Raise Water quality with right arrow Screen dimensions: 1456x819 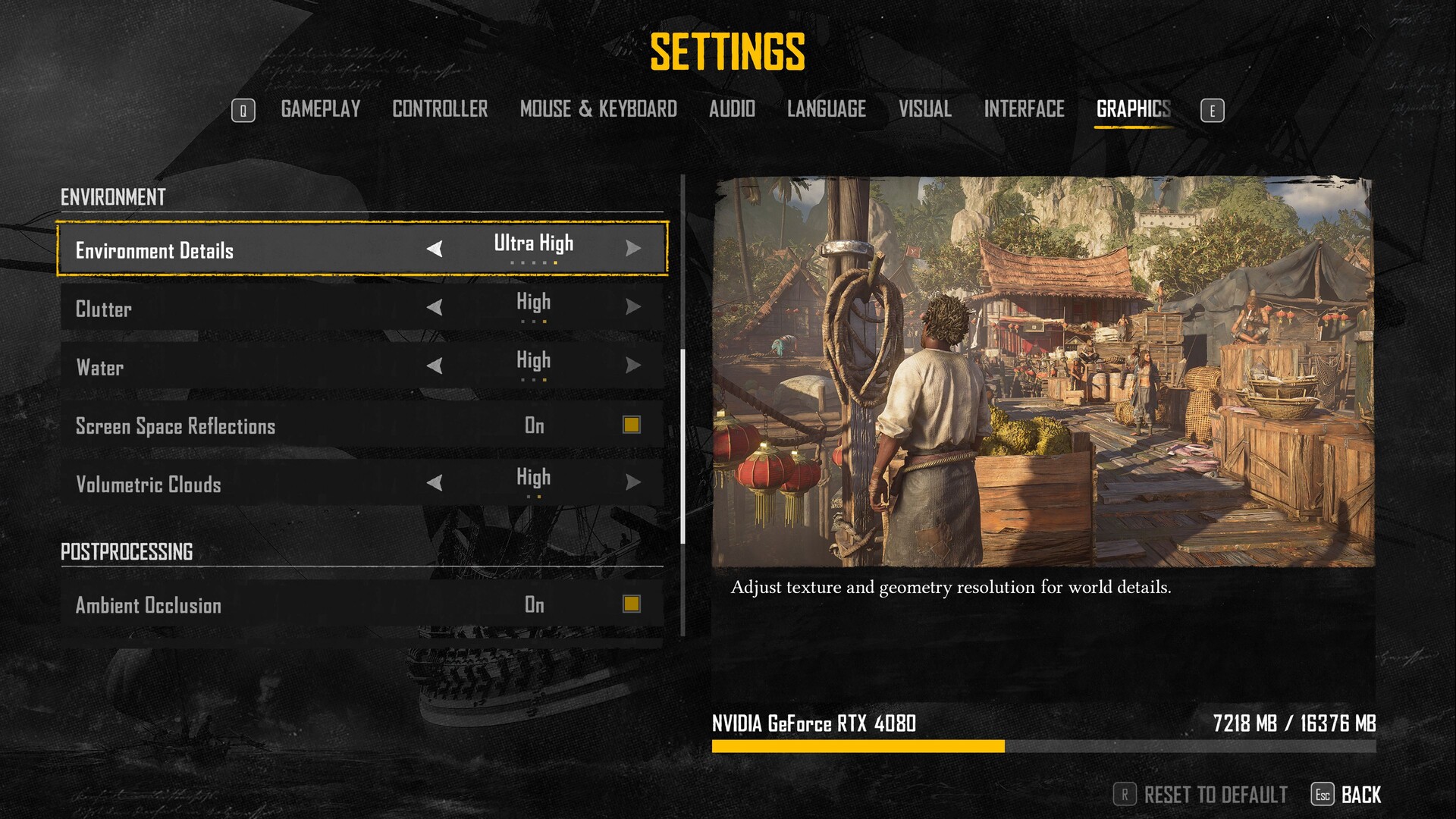tap(633, 366)
